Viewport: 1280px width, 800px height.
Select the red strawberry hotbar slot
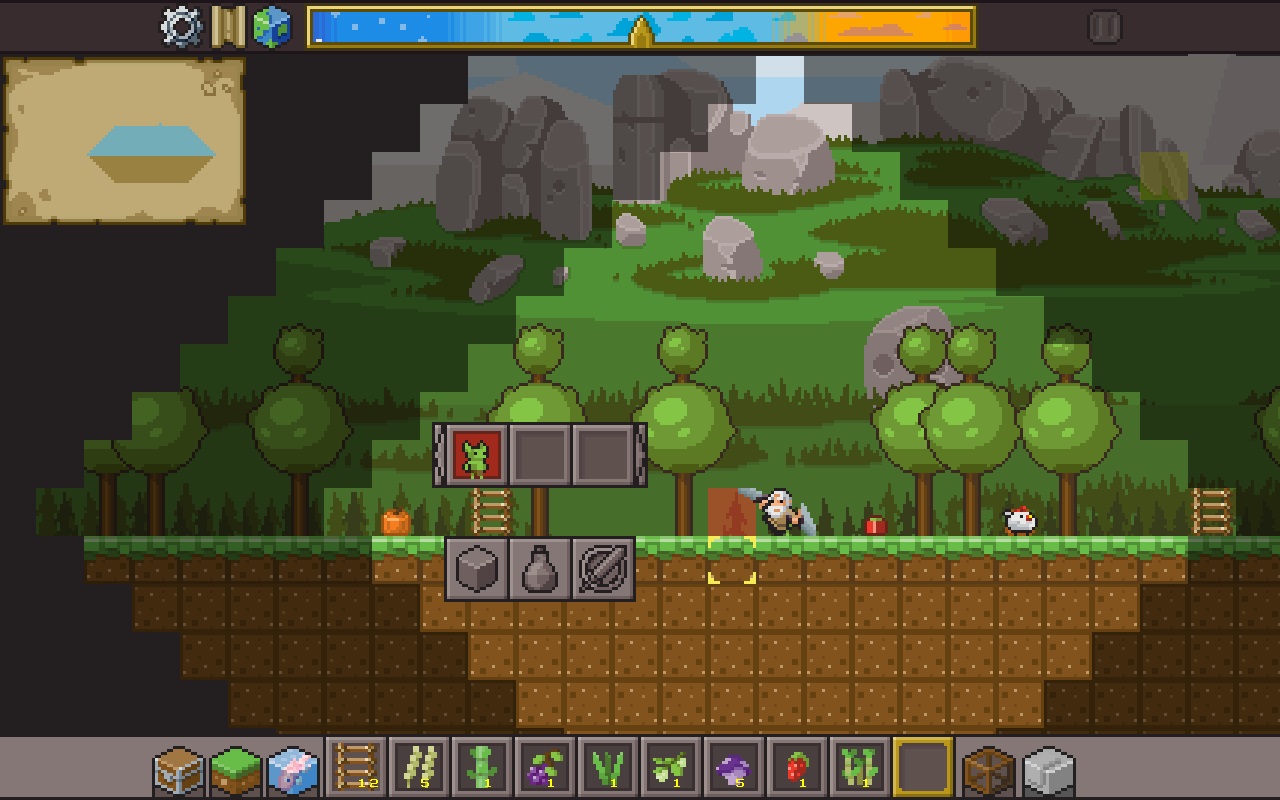pyautogui.click(x=797, y=768)
